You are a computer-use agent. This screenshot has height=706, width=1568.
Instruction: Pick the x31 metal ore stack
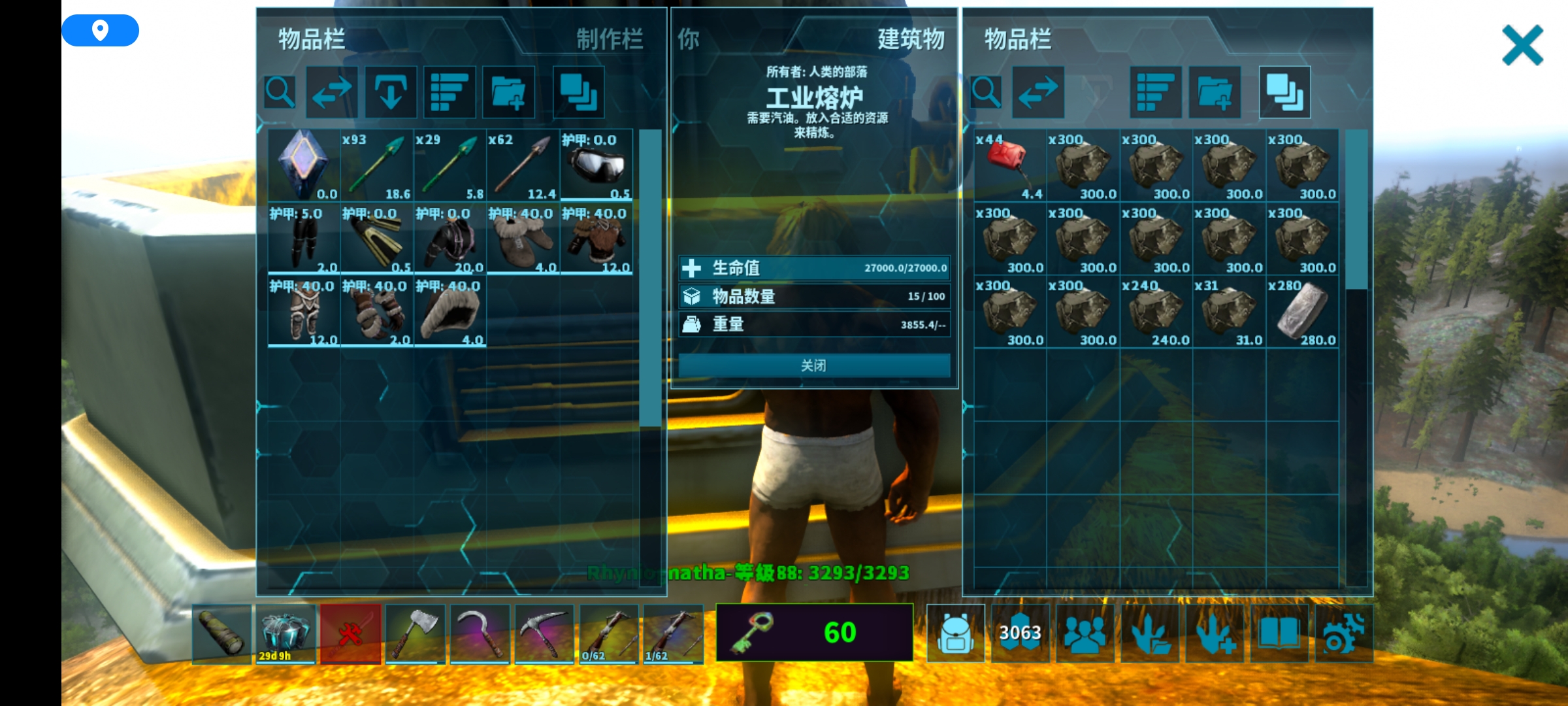(x=1229, y=312)
